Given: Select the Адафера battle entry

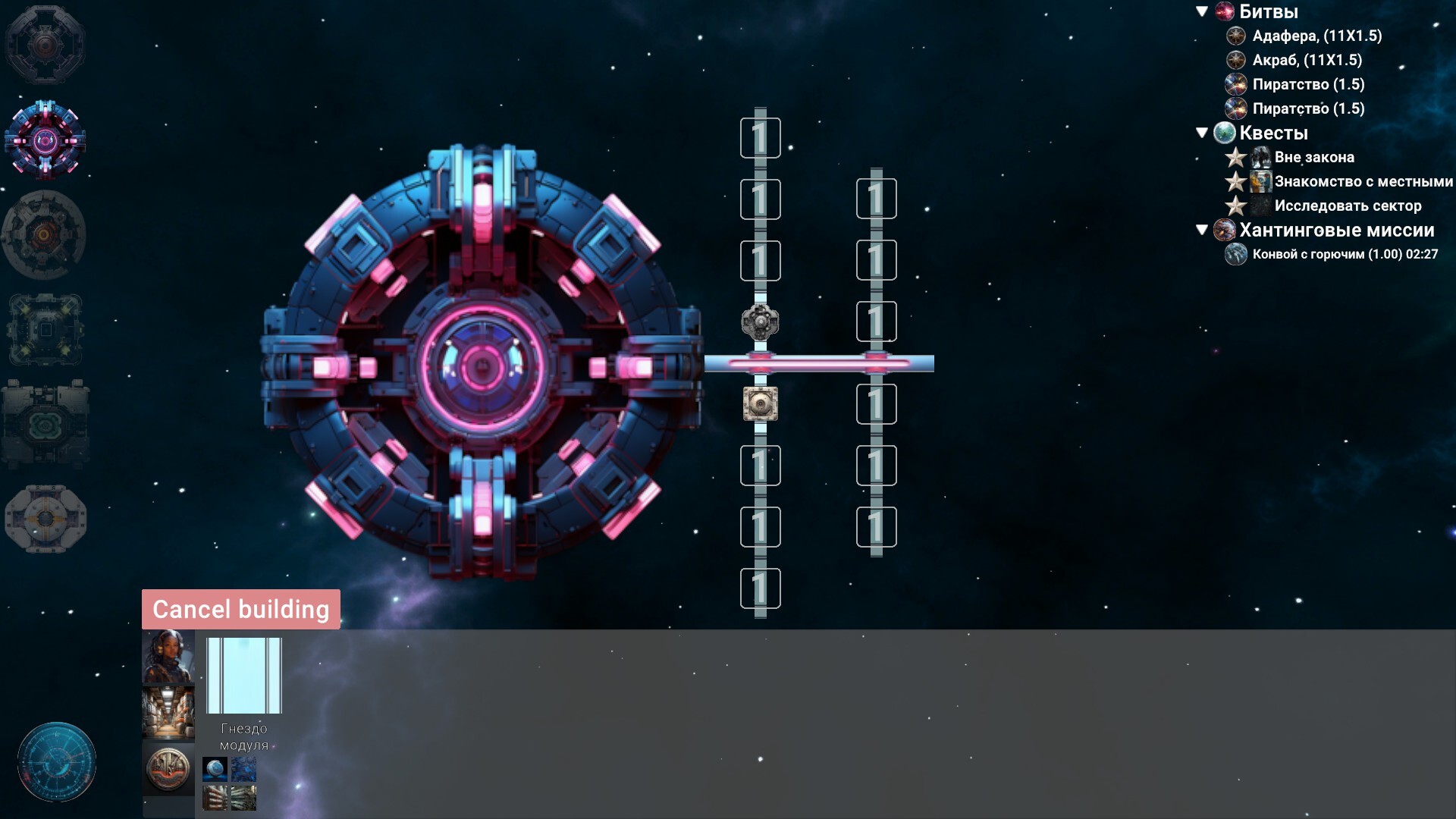Looking at the screenshot, I should (1316, 36).
